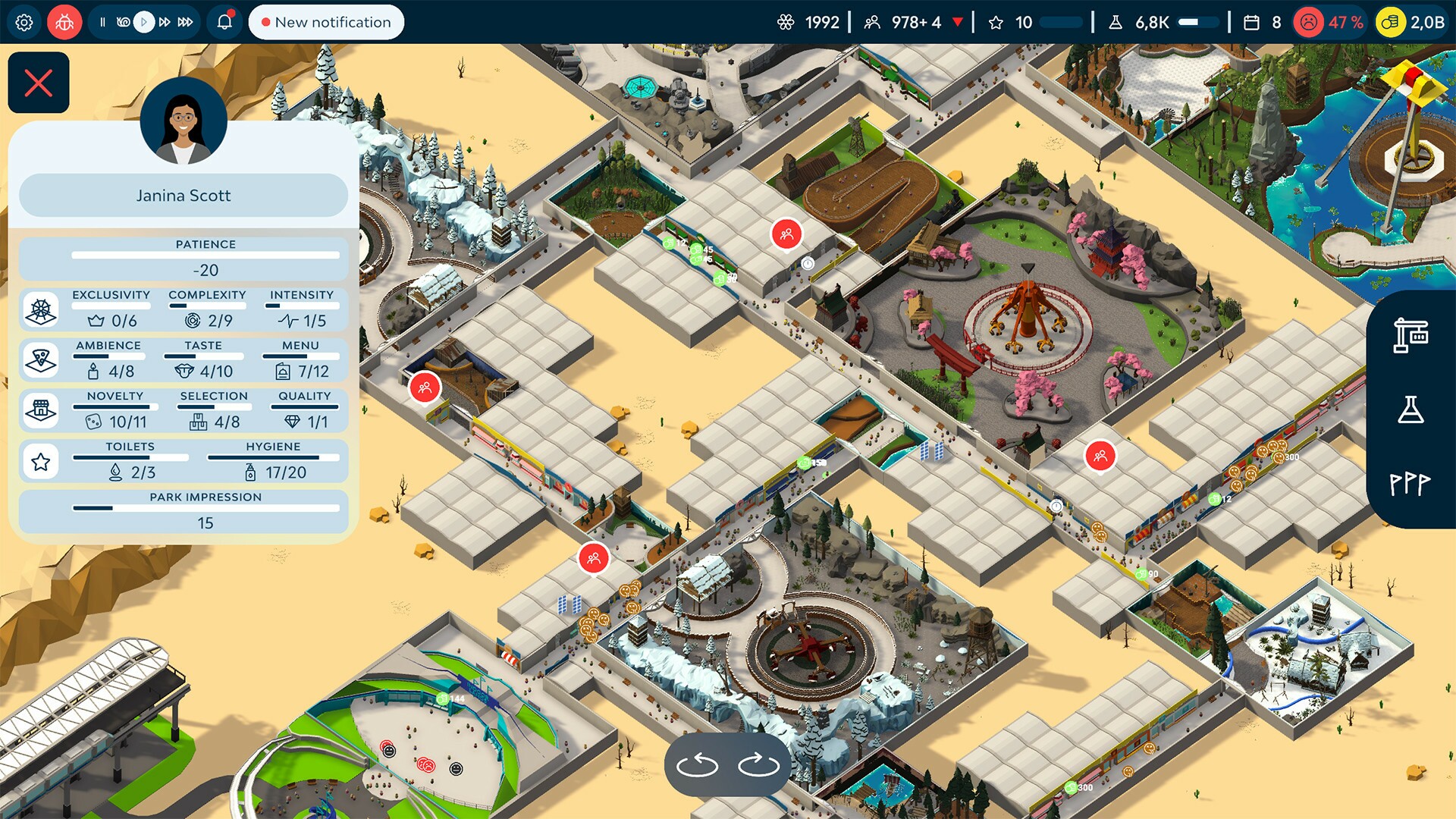The height and width of the screenshot is (819, 1456).
Task: Click the red debug bug icon
Action: (64, 22)
